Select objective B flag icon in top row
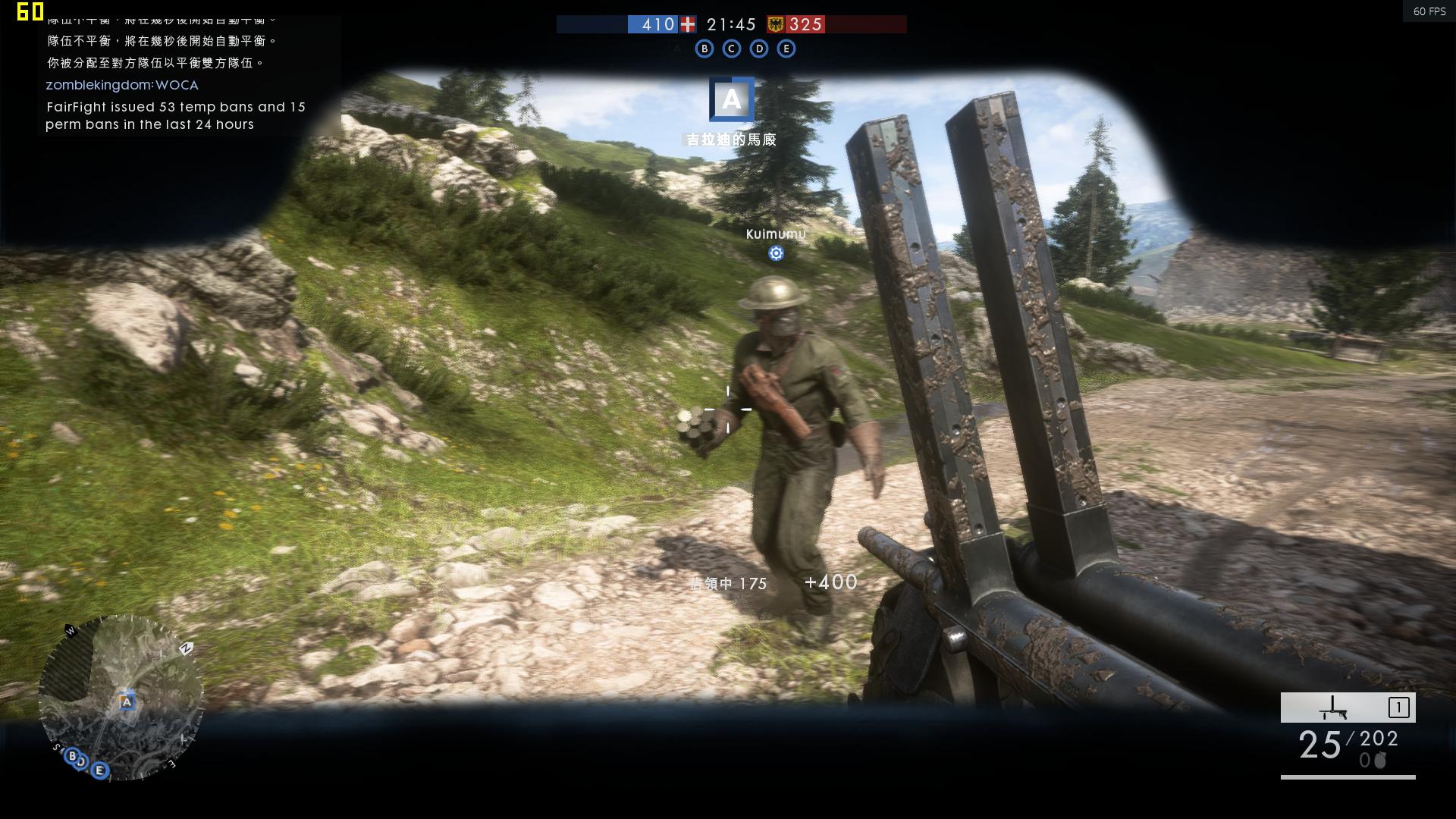 coord(704,49)
